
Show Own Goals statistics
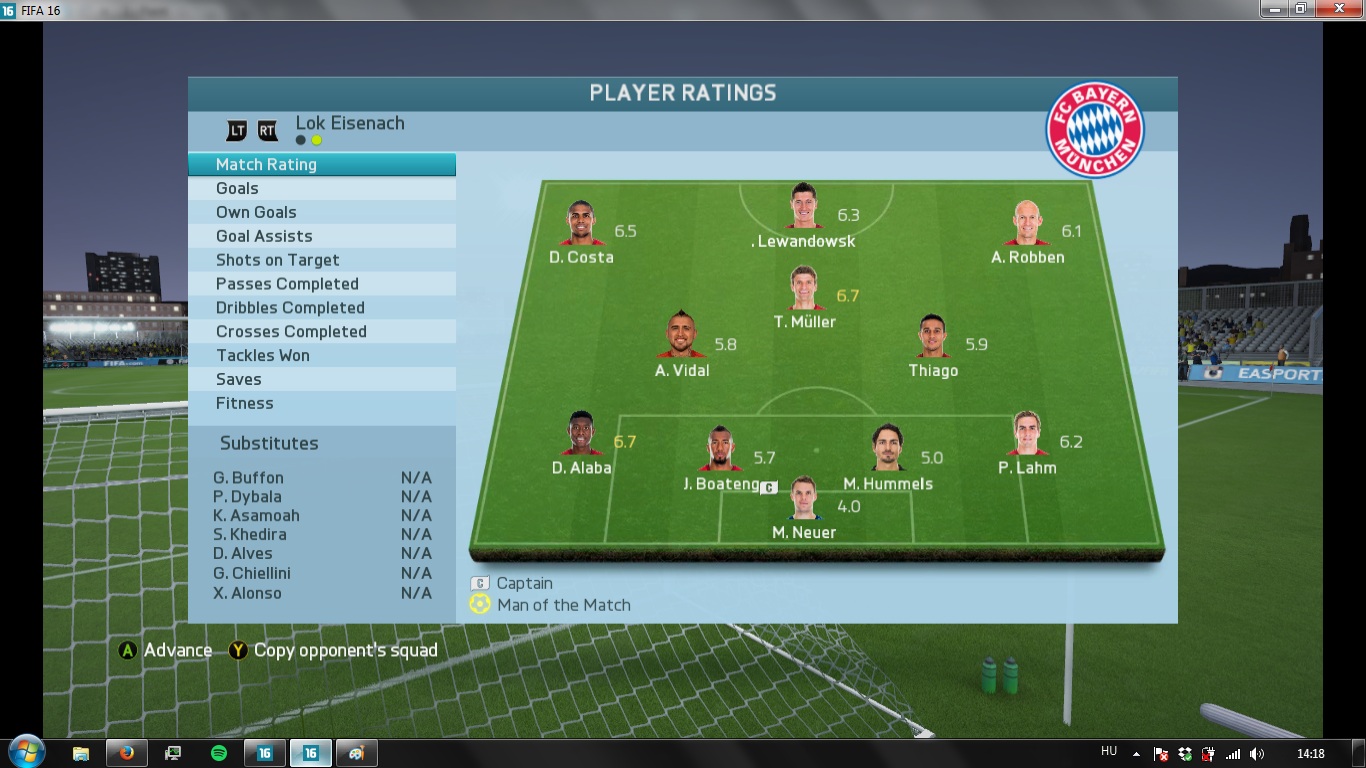[x=321, y=213]
